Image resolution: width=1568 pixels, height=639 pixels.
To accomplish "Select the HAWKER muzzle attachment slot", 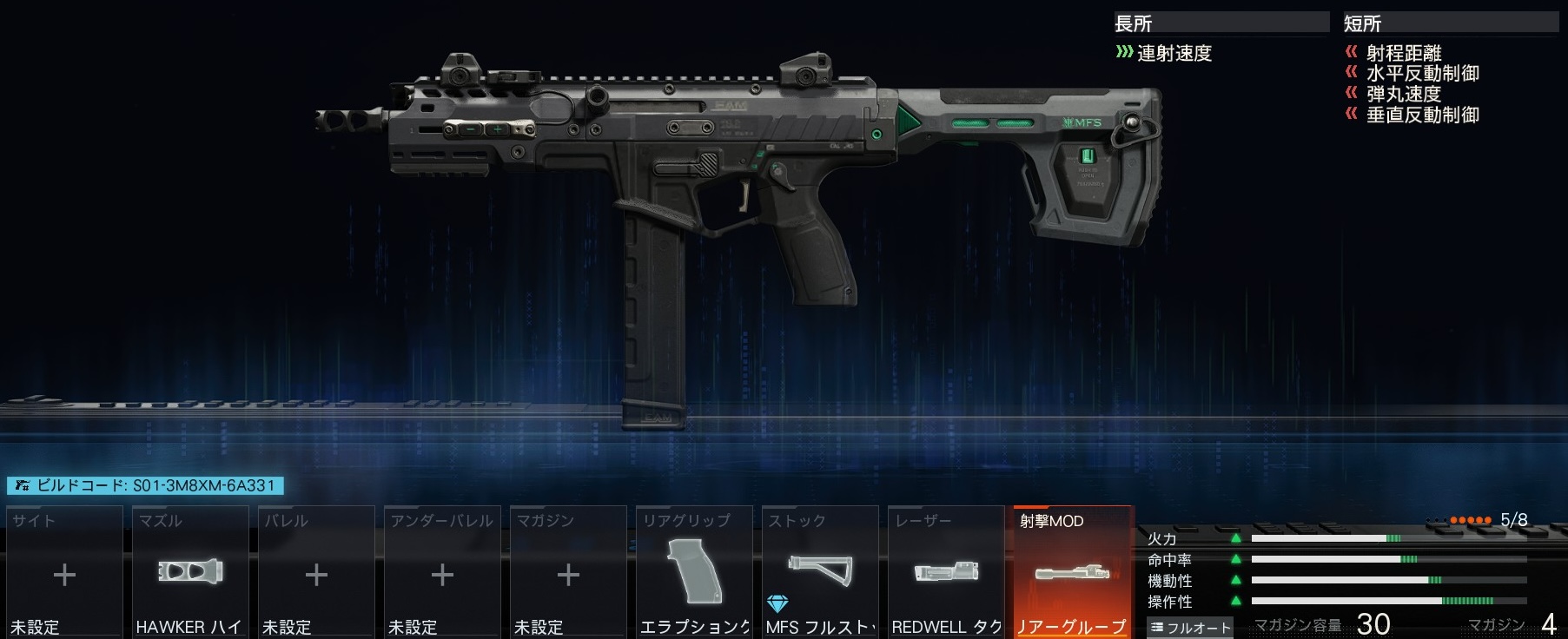I will (190, 573).
